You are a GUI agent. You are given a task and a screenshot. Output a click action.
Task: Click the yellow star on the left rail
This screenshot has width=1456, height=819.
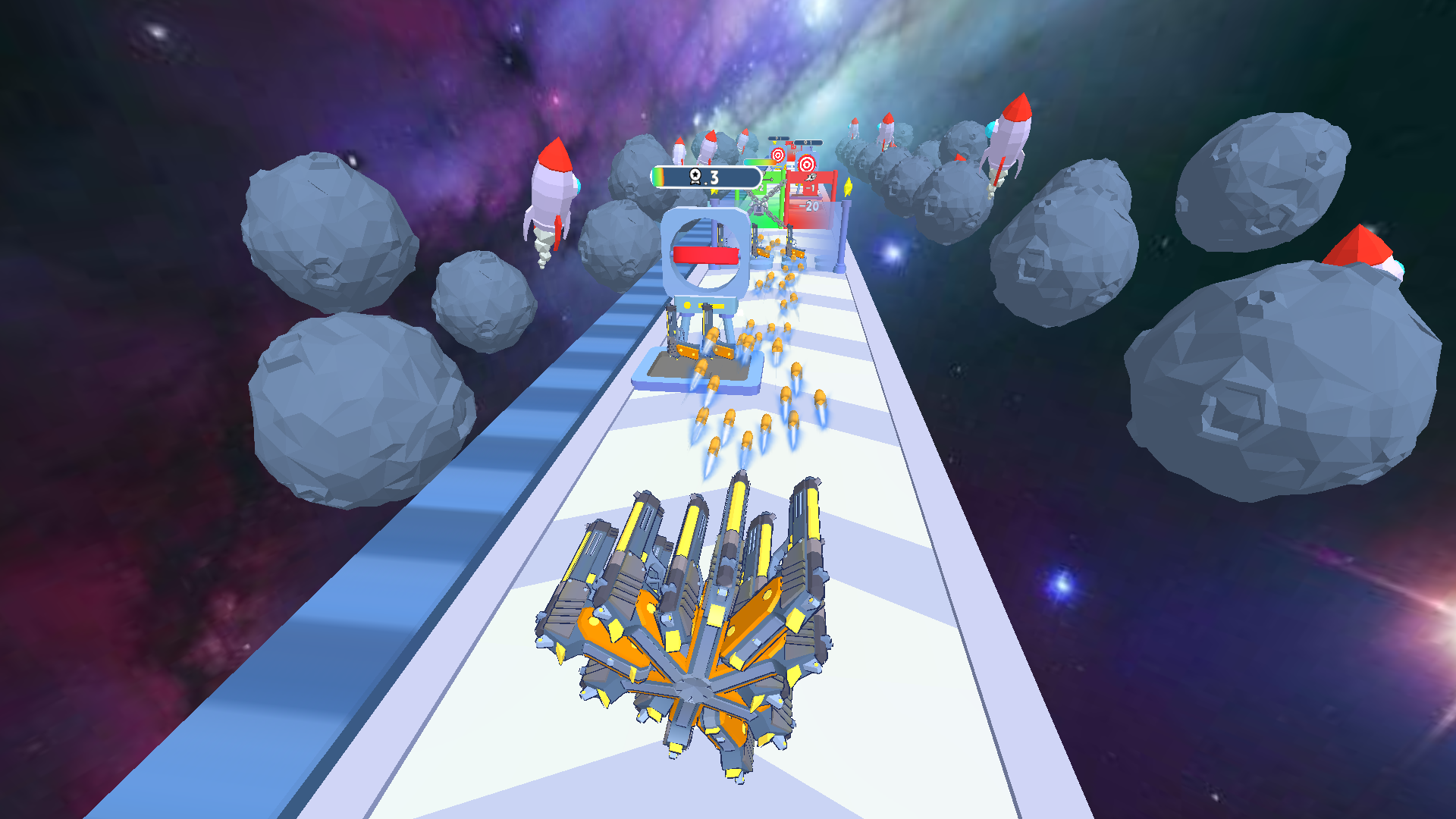(x=713, y=191)
